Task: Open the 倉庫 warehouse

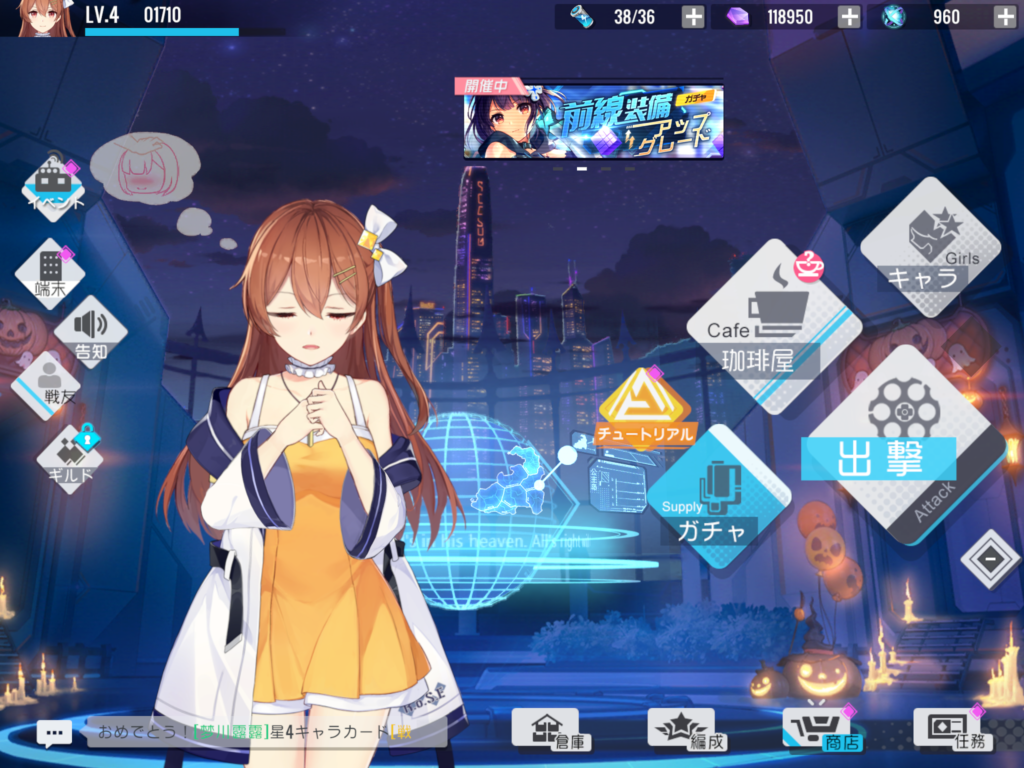Action: click(545, 729)
